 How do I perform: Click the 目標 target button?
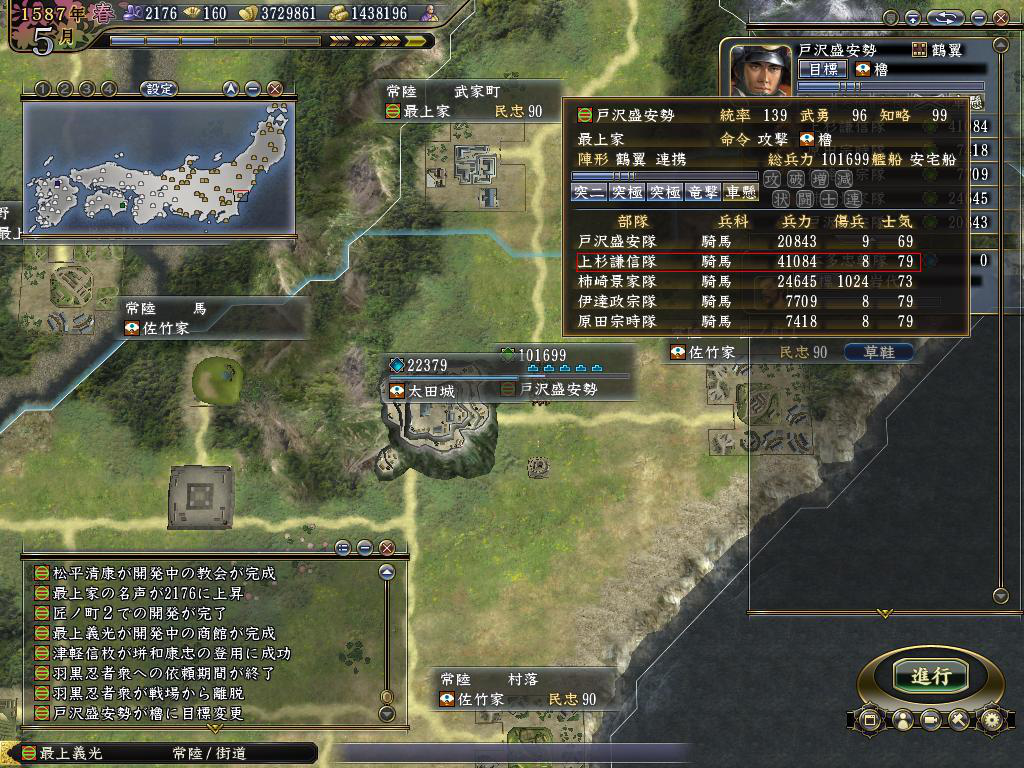(822, 69)
